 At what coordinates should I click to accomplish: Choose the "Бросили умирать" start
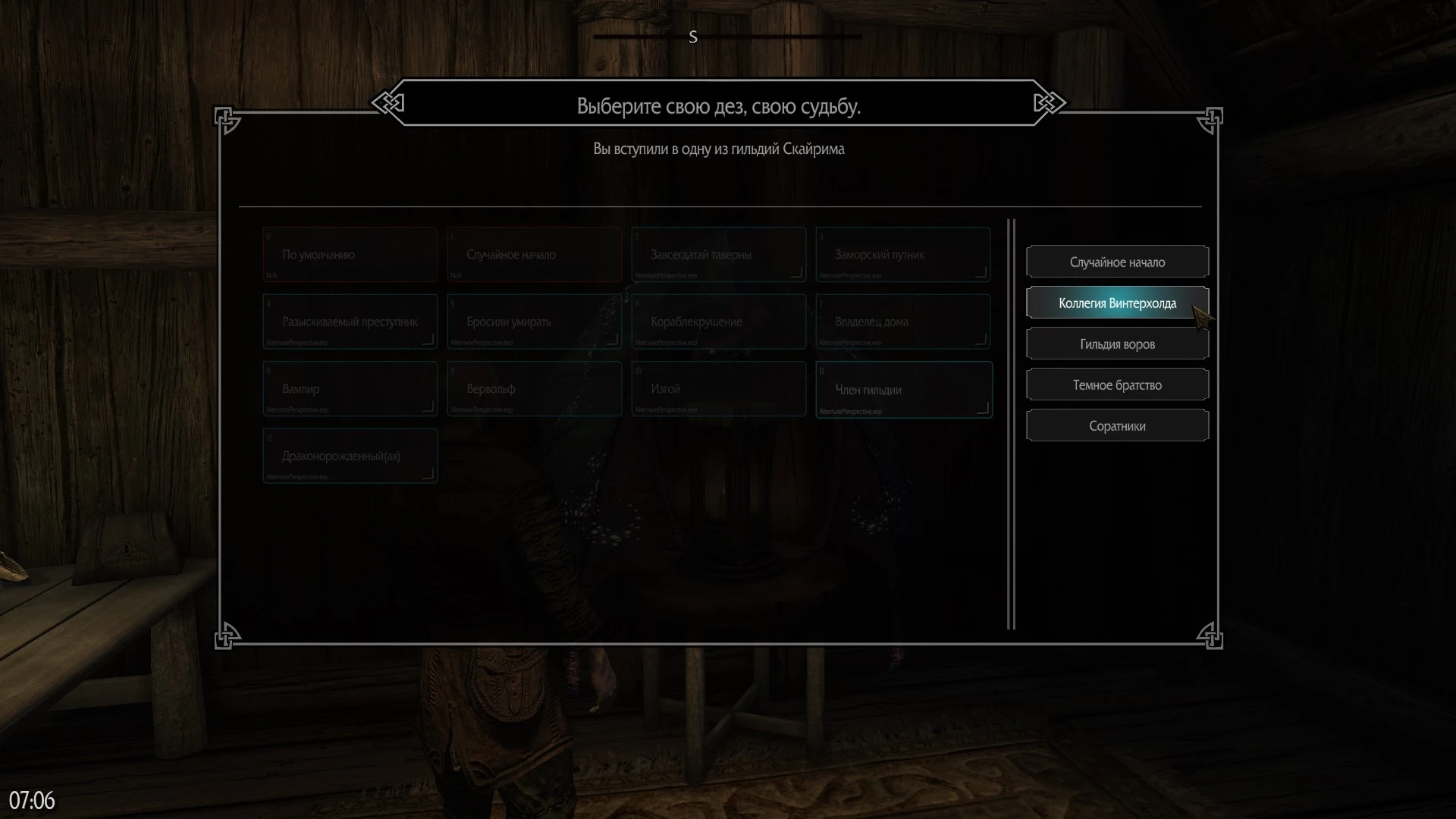click(x=534, y=322)
